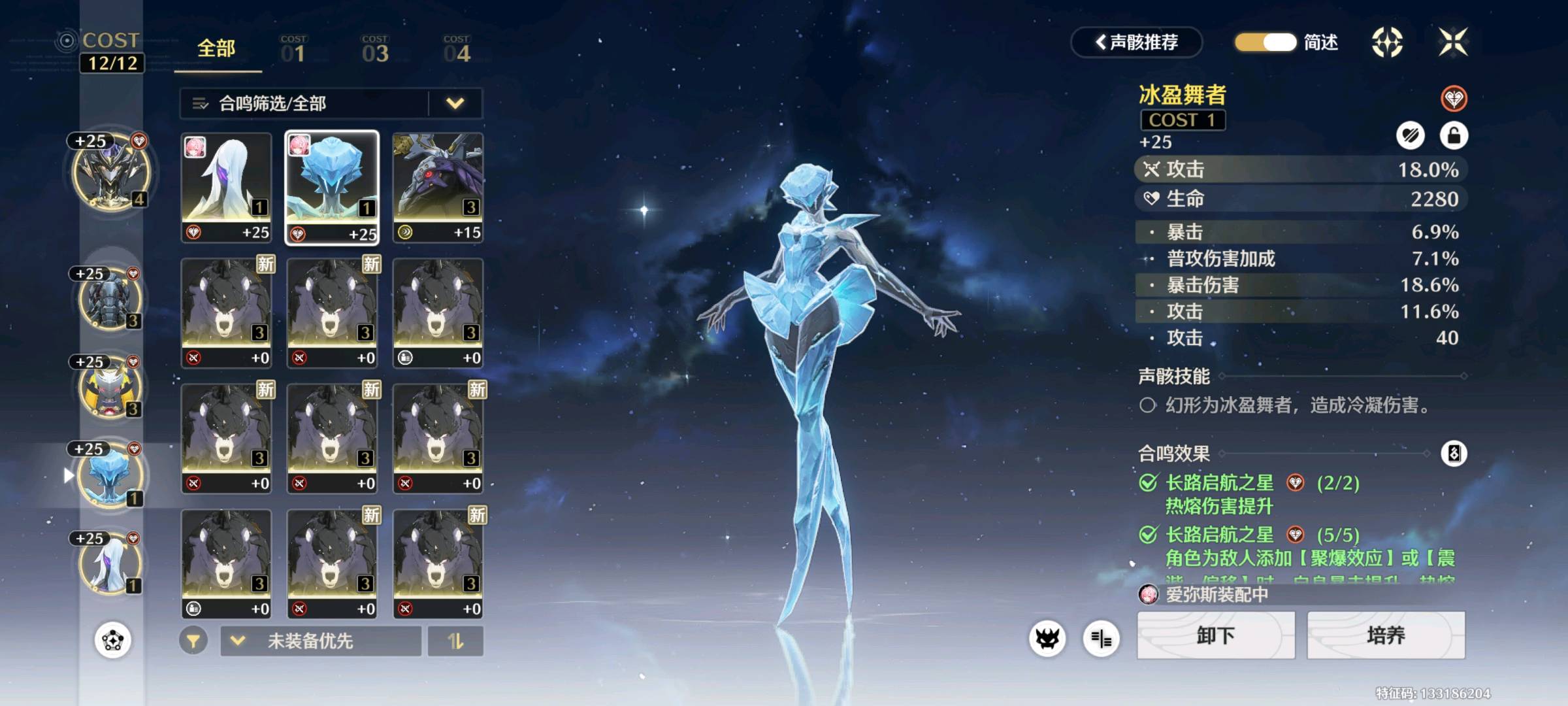Click the monster head icon button
This screenshot has height=706, width=1568.
click(1047, 639)
